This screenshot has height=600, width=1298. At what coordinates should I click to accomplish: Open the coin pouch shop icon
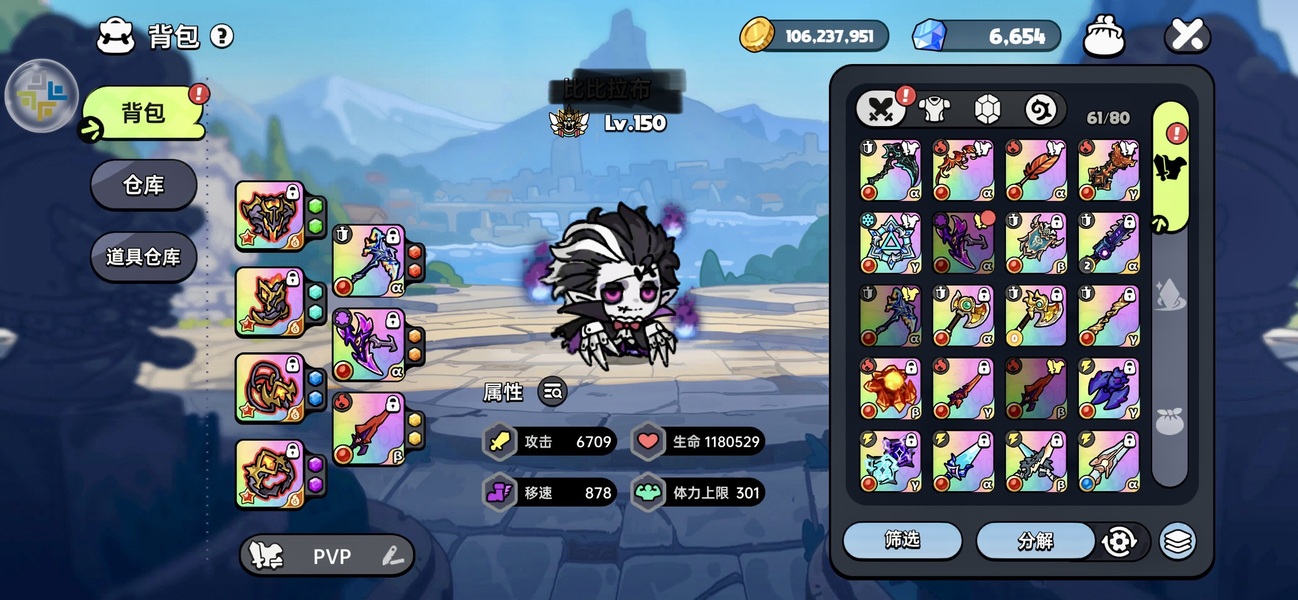1105,37
